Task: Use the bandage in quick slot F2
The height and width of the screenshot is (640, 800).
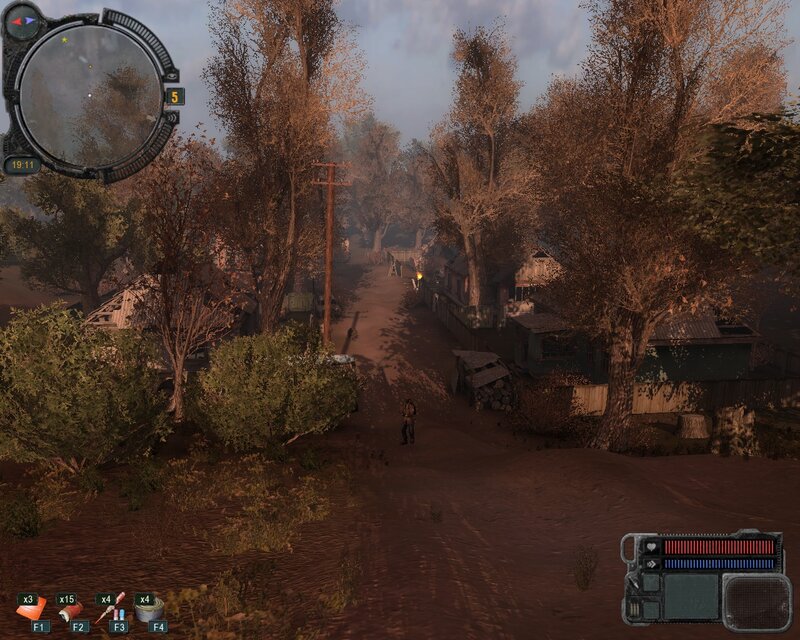Action: point(72,608)
